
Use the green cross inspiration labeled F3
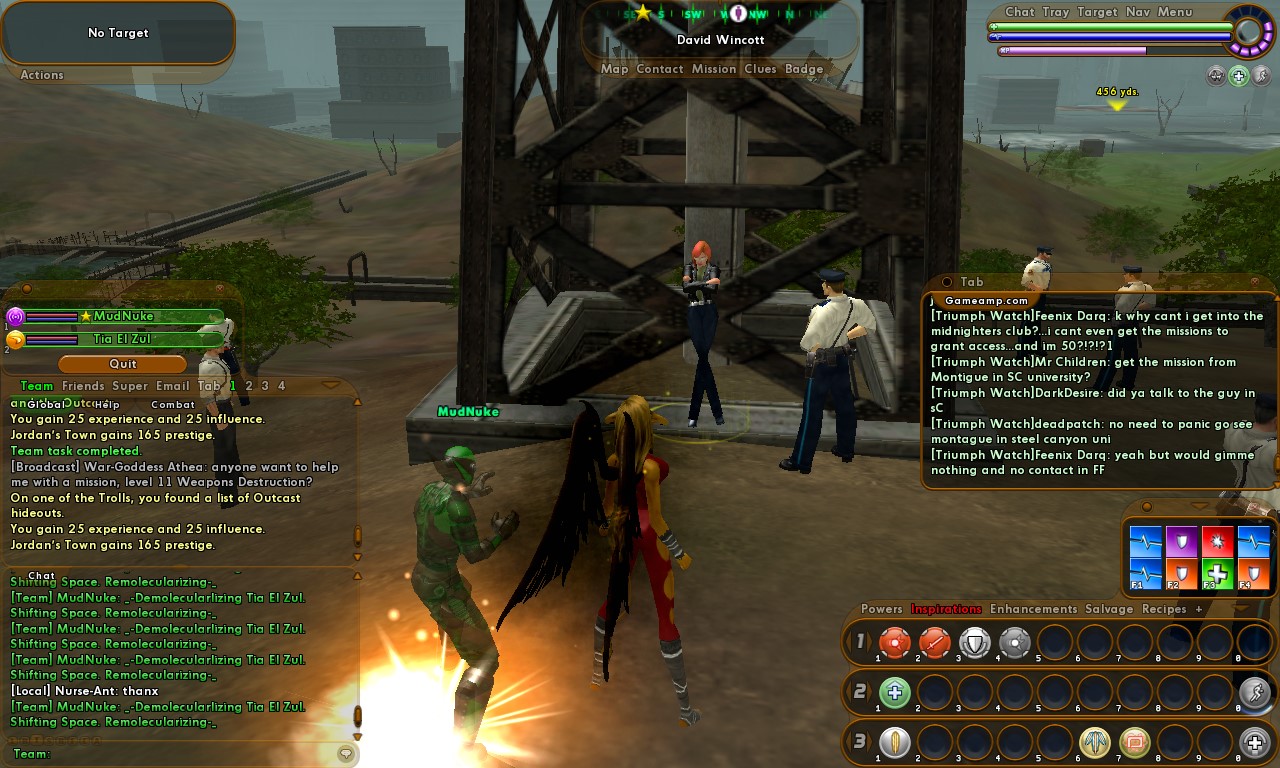pos(1217,574)
